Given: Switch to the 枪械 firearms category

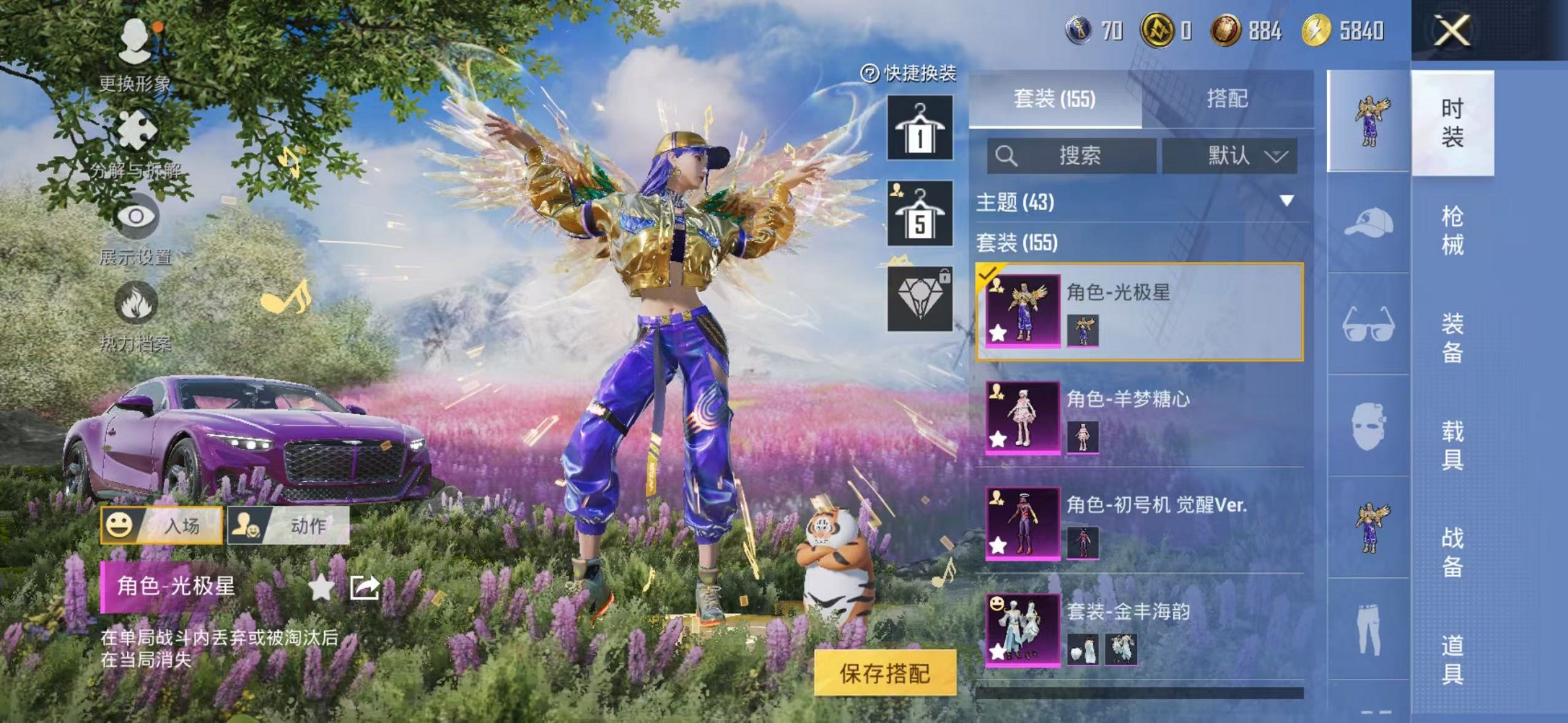Looking at the screenshot, I should (1452, 231).
